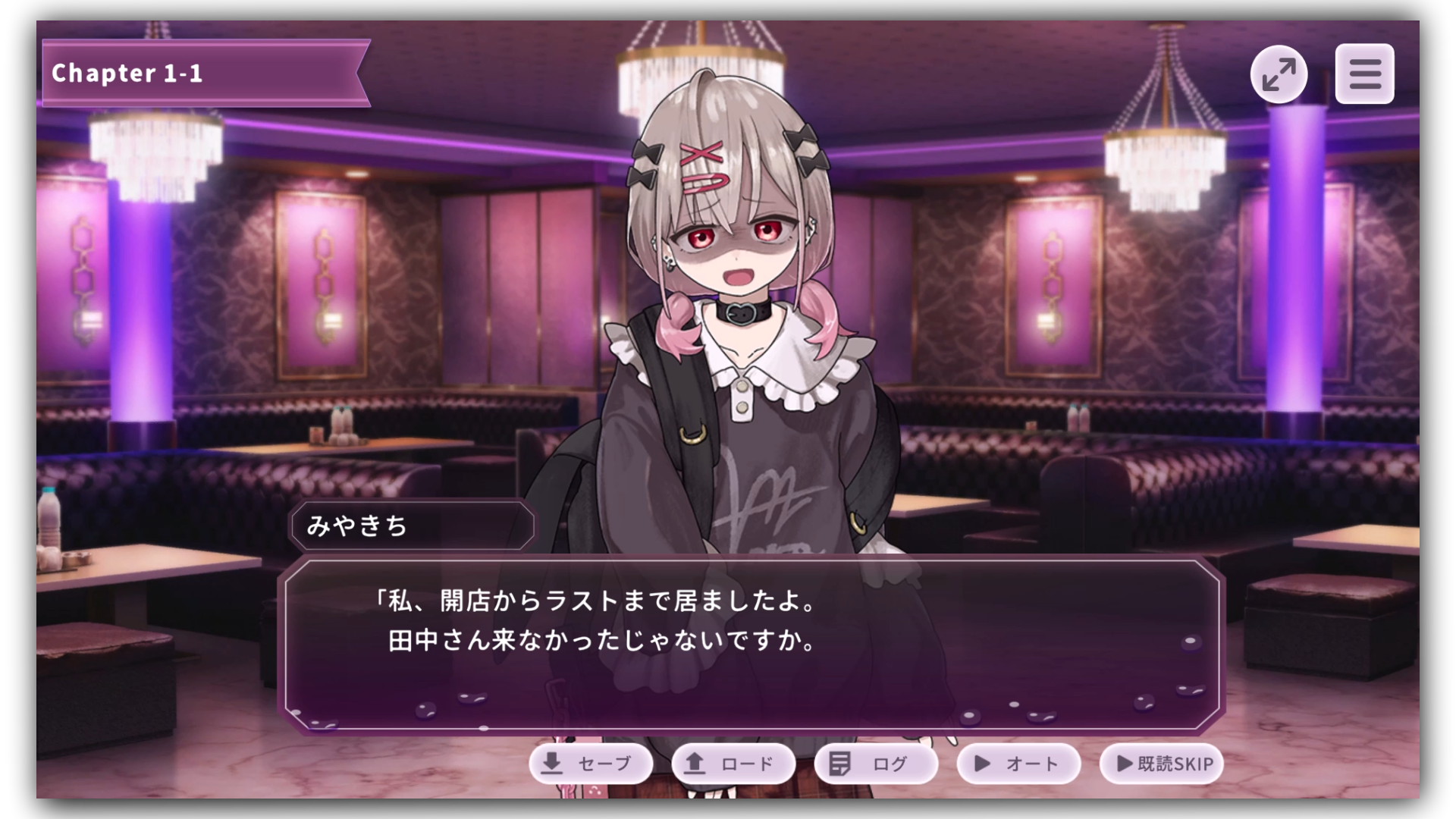
Task: Start 既読SKIP to skip read text
Action: (x=1161, y=763)
